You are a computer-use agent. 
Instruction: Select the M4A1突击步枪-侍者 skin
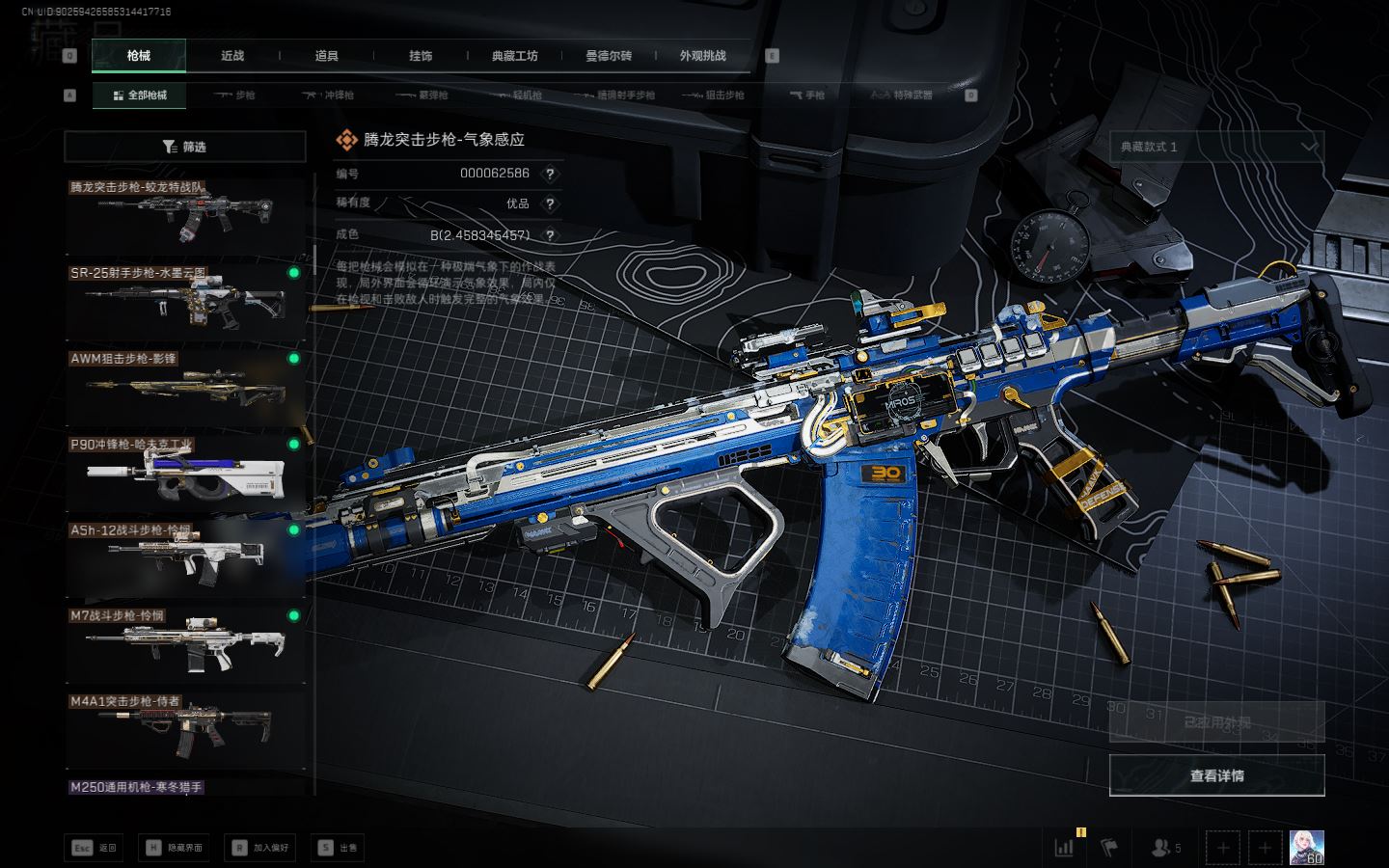coord(184,728)
